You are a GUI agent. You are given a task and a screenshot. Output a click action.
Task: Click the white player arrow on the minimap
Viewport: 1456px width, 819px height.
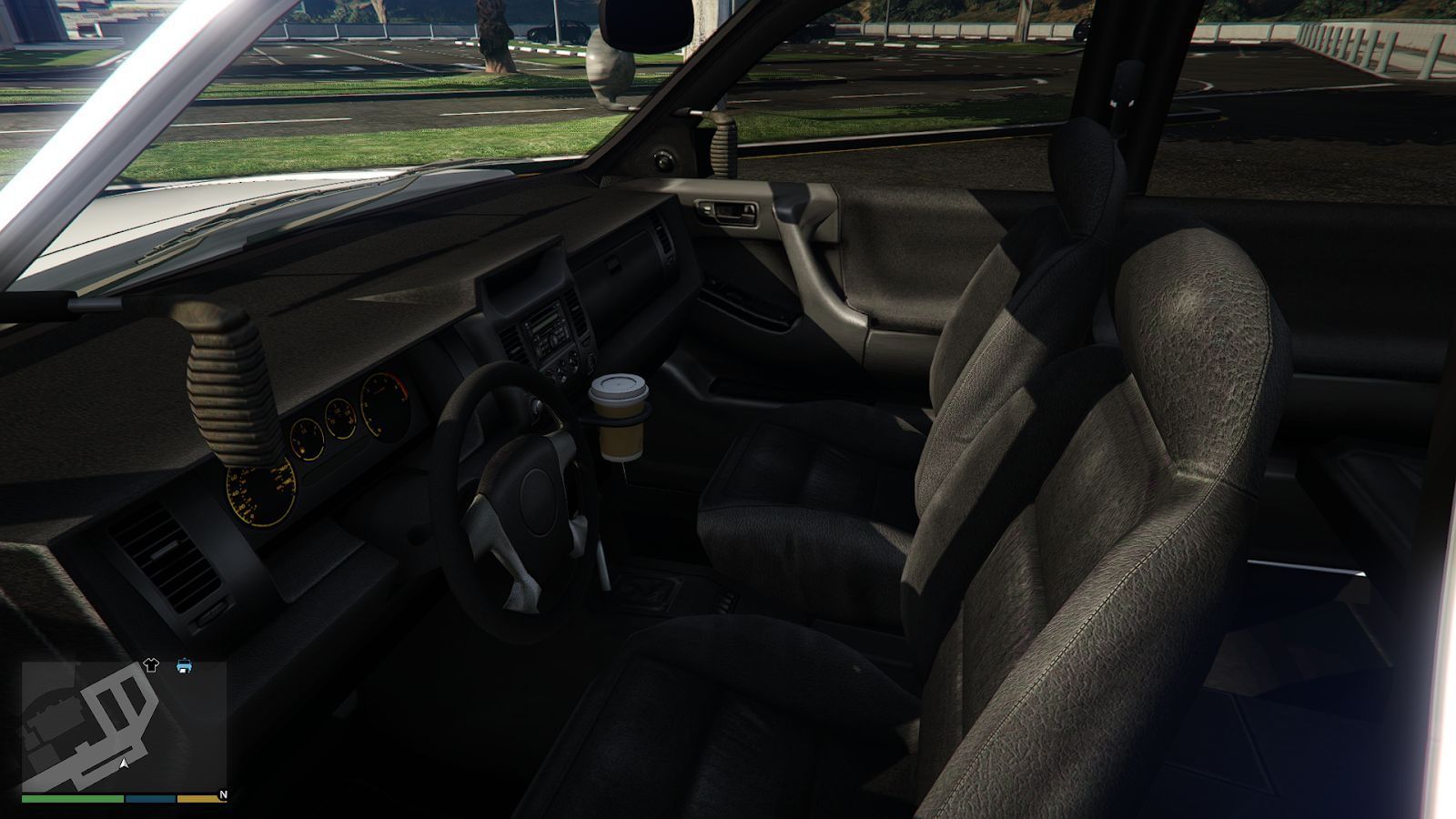pyautogui.click(x=123, y=763)
